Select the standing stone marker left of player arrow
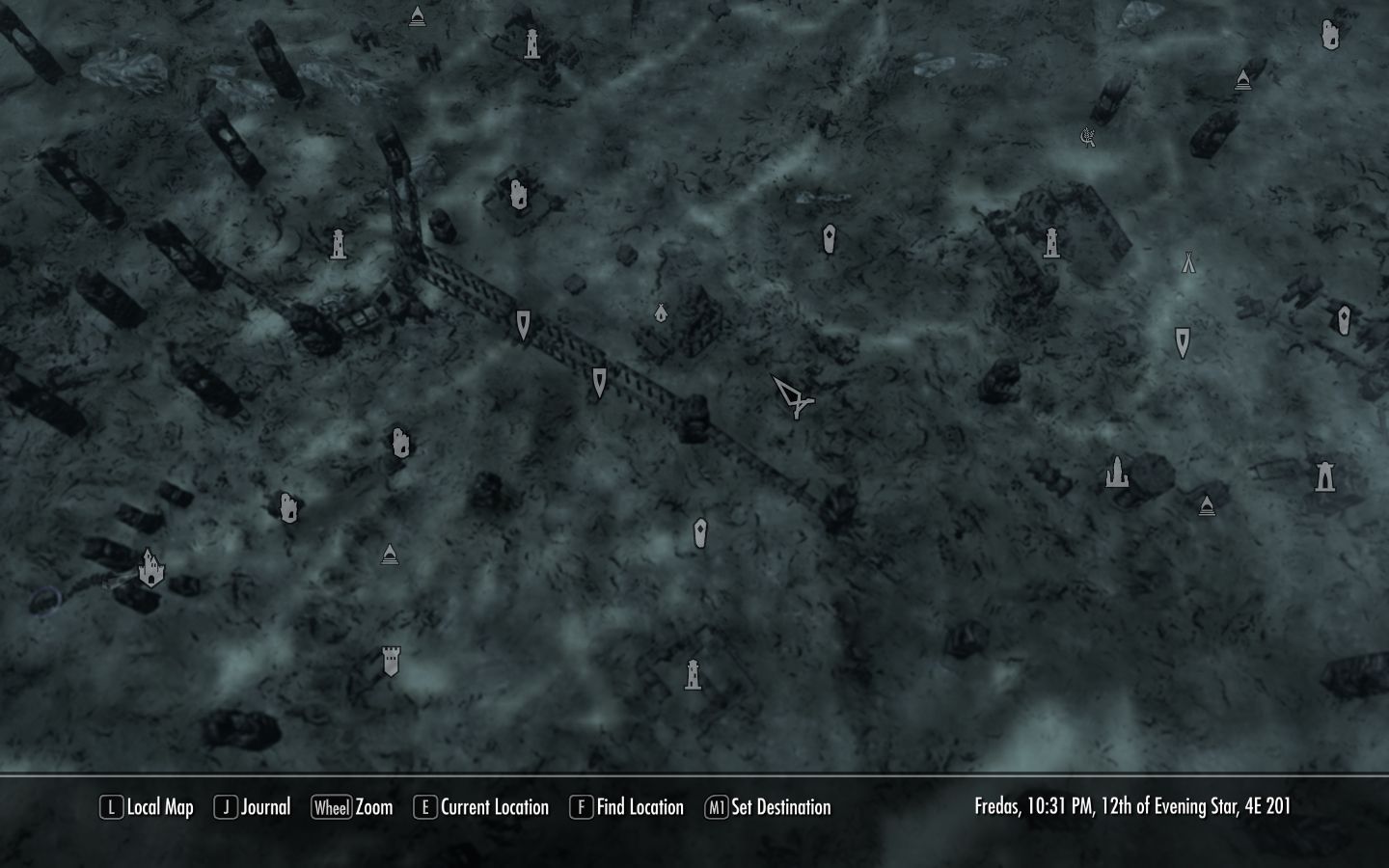Viewport: 1389px width, 868px height. tap(599, 381)
